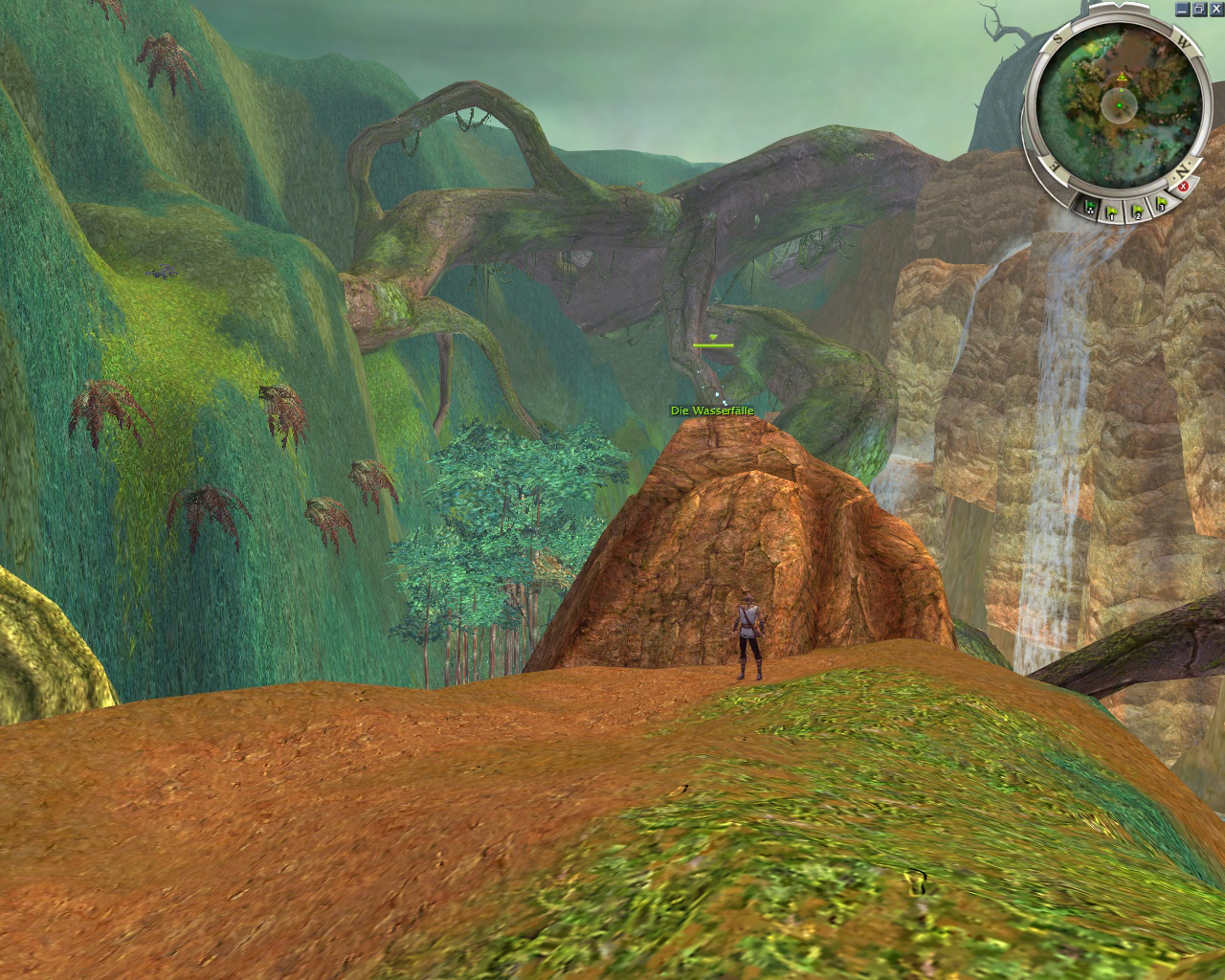Minimize the game window
This screenshot has width=1225, height=980.
click(1183, 8)
